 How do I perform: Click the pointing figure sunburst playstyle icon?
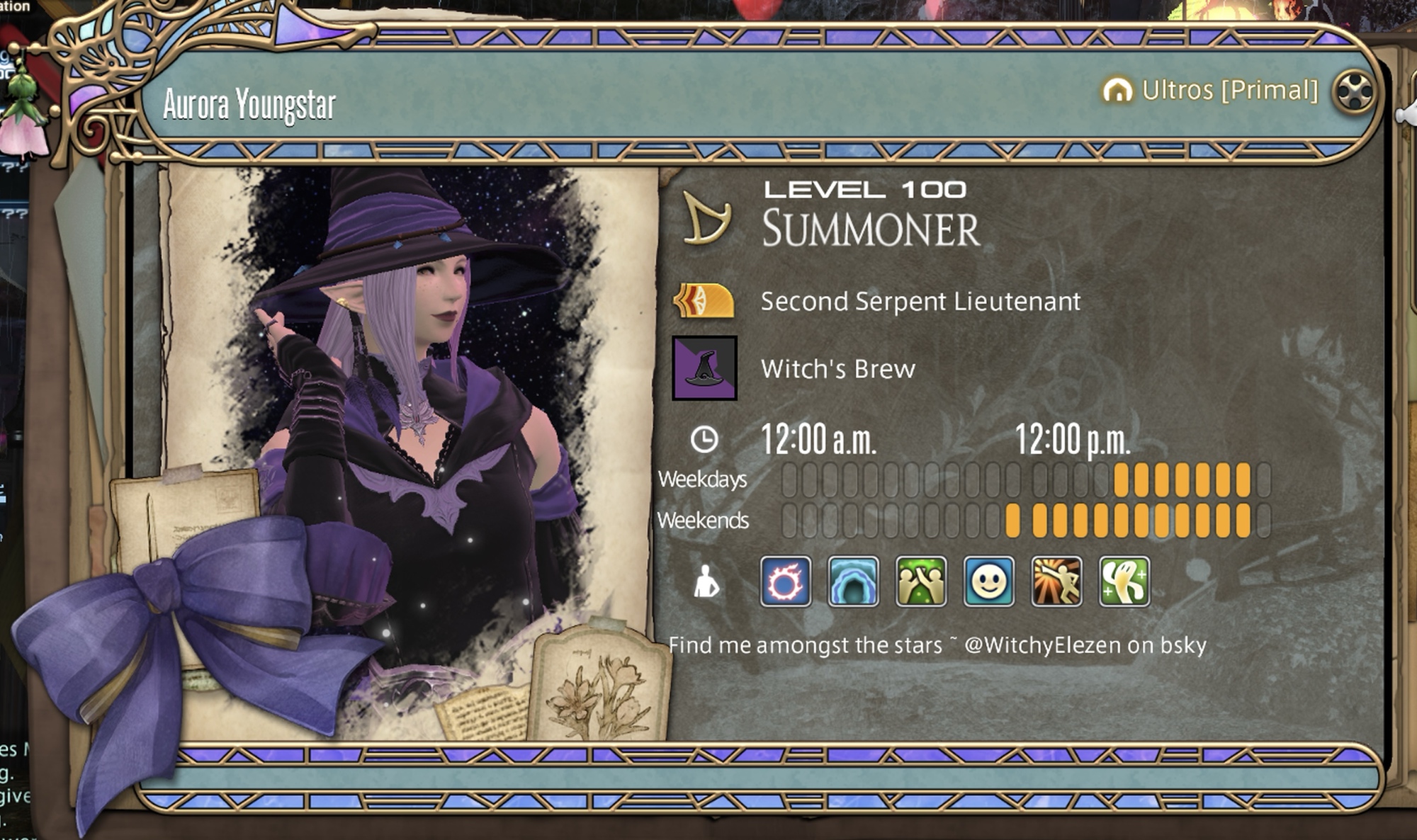pos(1056,581)
